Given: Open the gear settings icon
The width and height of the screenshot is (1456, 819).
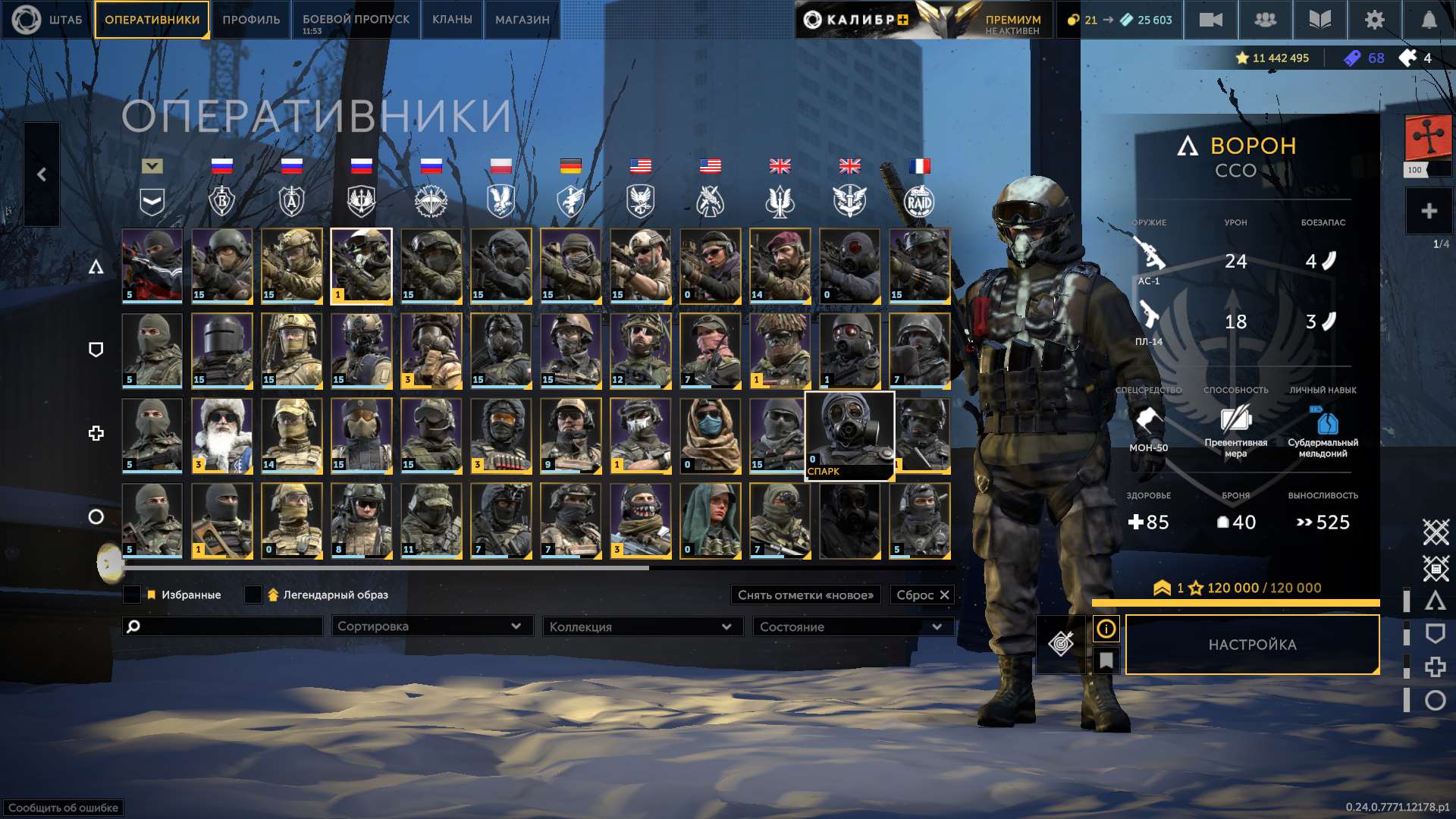Looking at the screenshot, I should [x=1374, y=20].
